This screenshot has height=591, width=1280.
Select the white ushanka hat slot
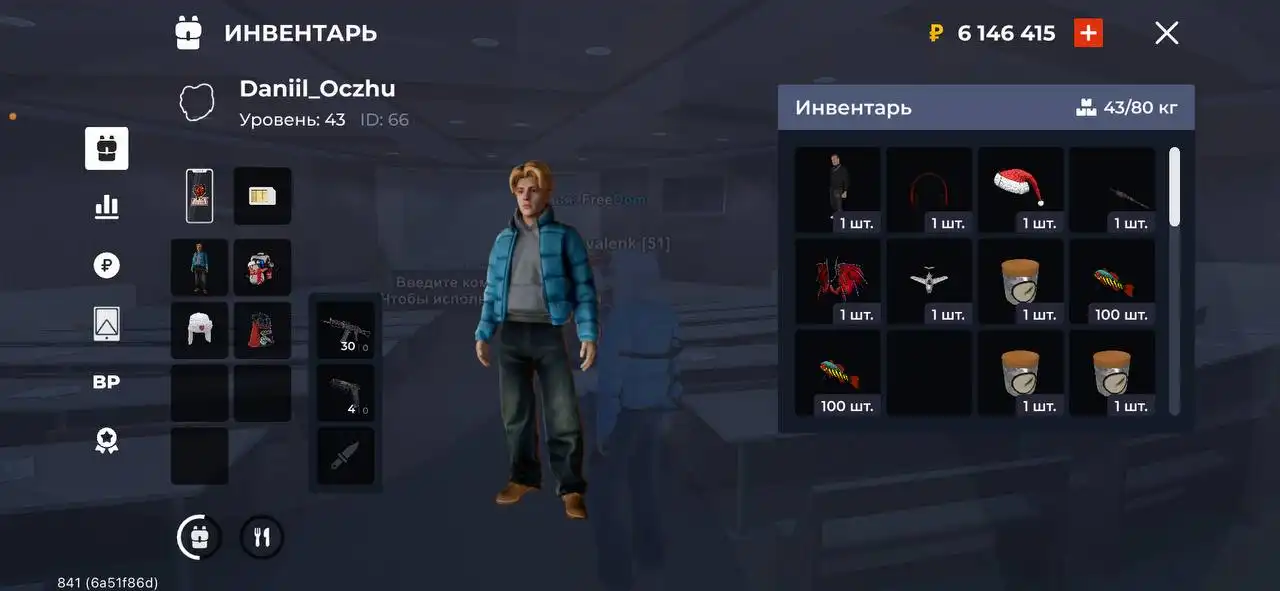point(200,330)
